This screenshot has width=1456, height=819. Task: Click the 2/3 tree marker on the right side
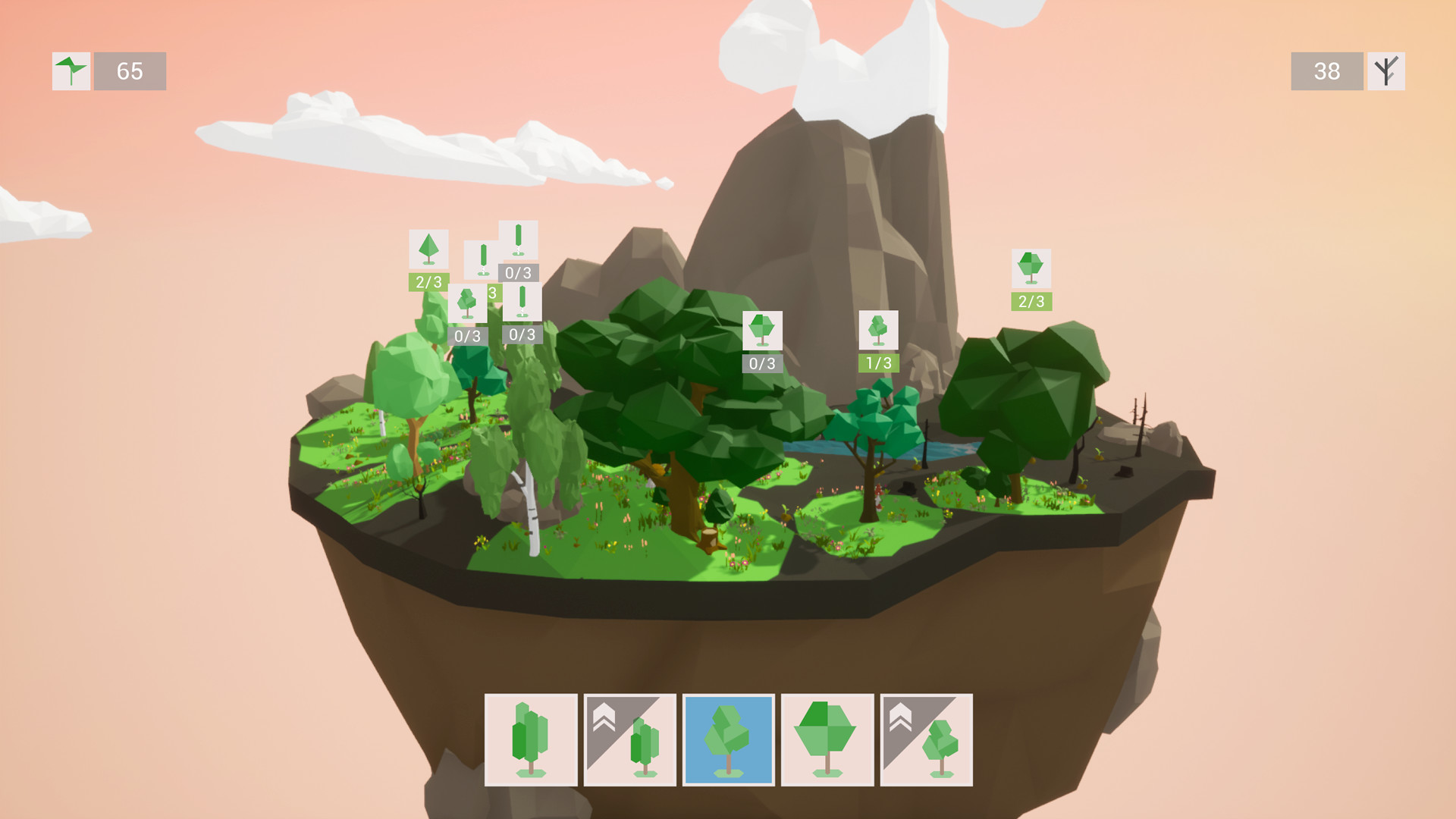point(1030,269)
